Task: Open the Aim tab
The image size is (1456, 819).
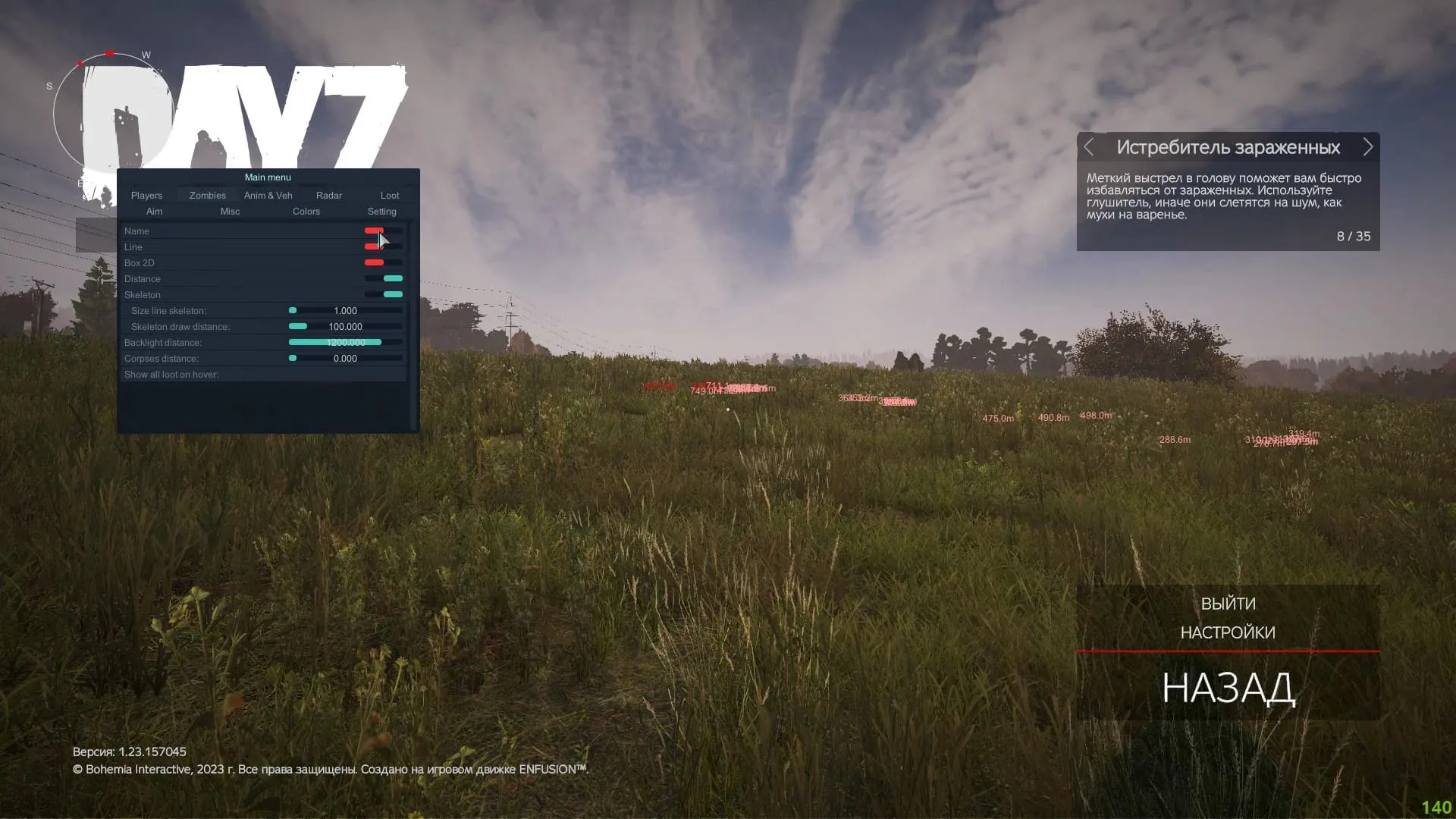Action: point(154,212)
